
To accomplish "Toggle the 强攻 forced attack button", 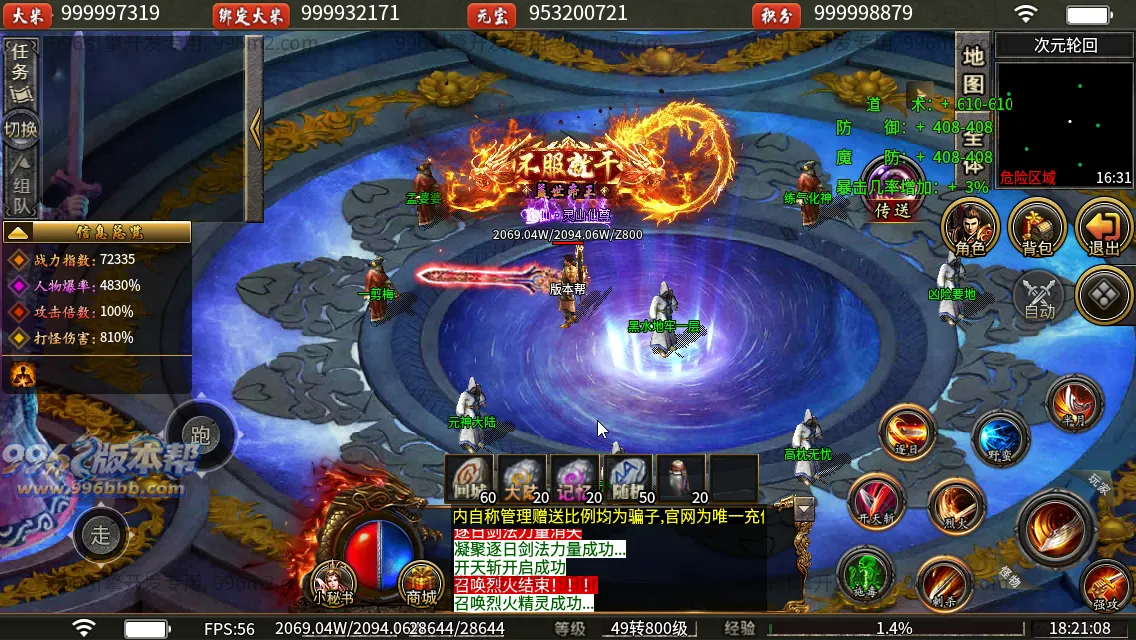I will click(x=1106, y=586).
